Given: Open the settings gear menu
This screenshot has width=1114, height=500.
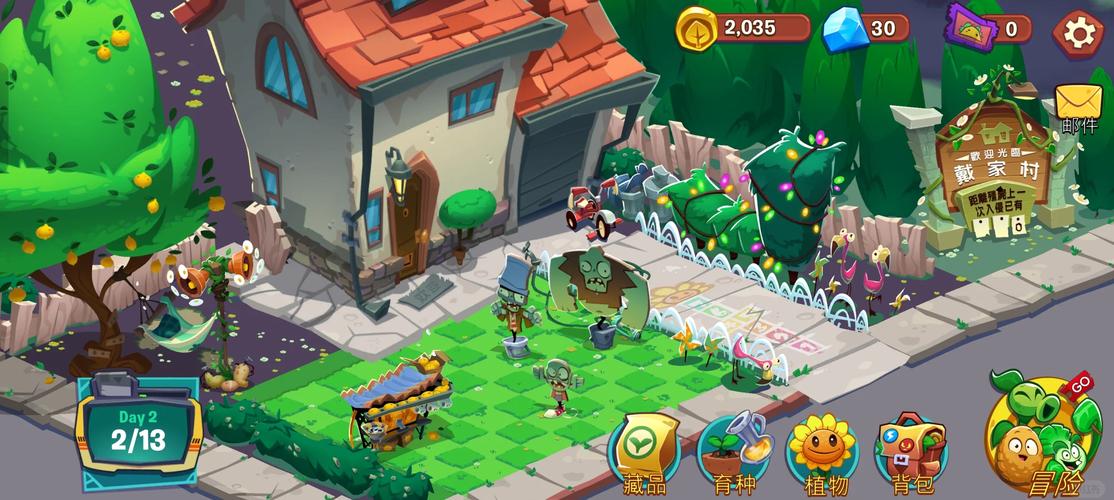Looking at the screenshot, I should click(x=1079, y=32).
